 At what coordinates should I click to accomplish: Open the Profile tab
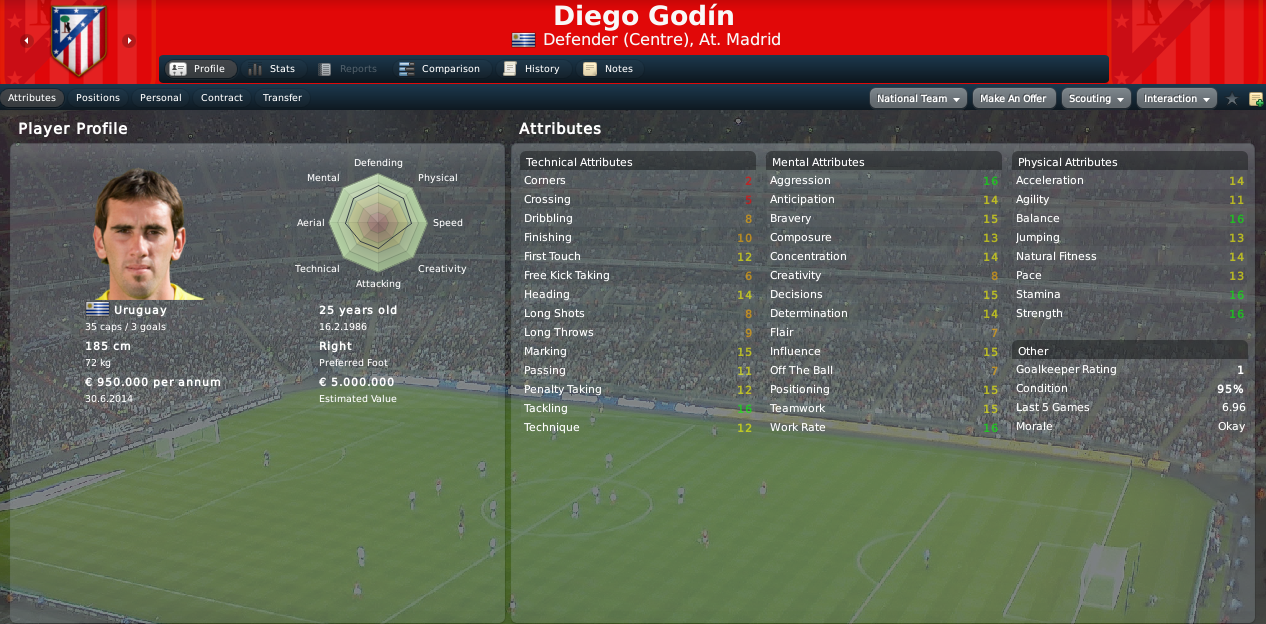(x=198, y=69)
